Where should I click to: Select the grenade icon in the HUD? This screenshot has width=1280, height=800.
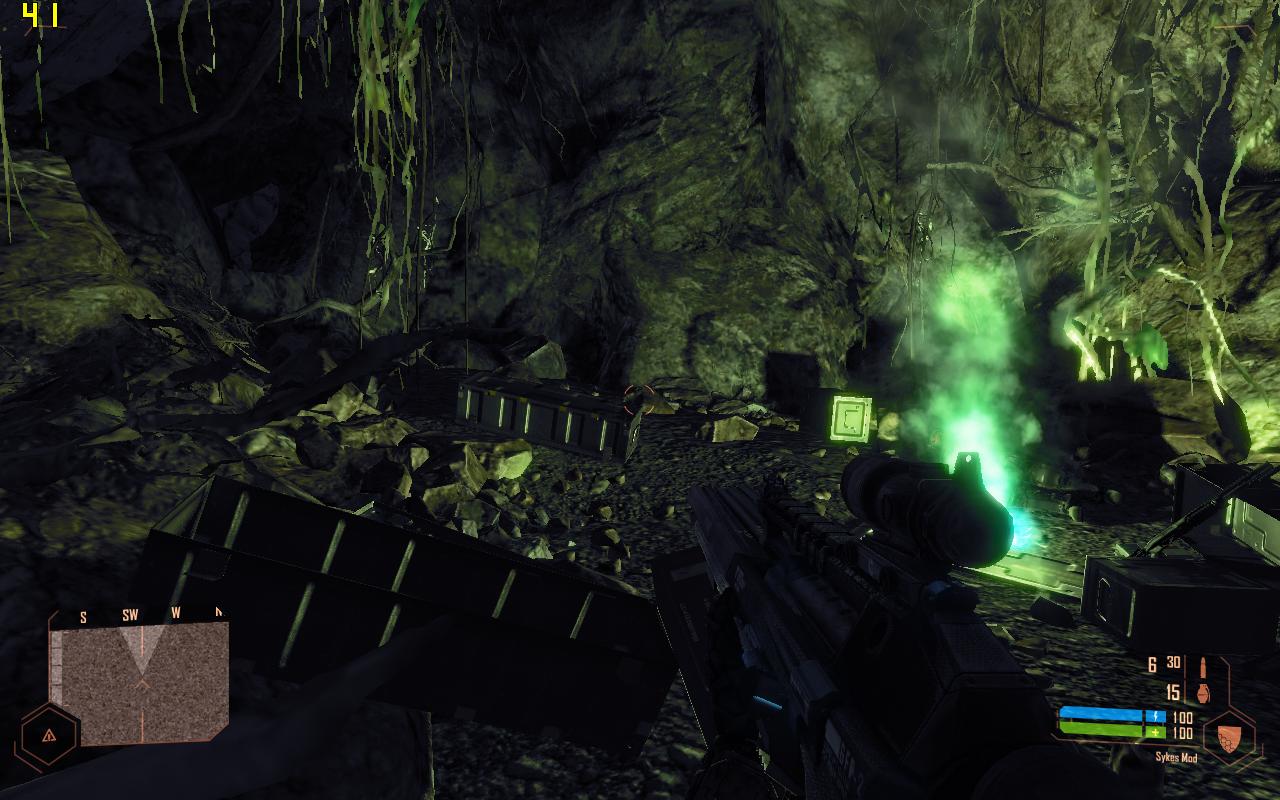click(x=1203, y=694)
